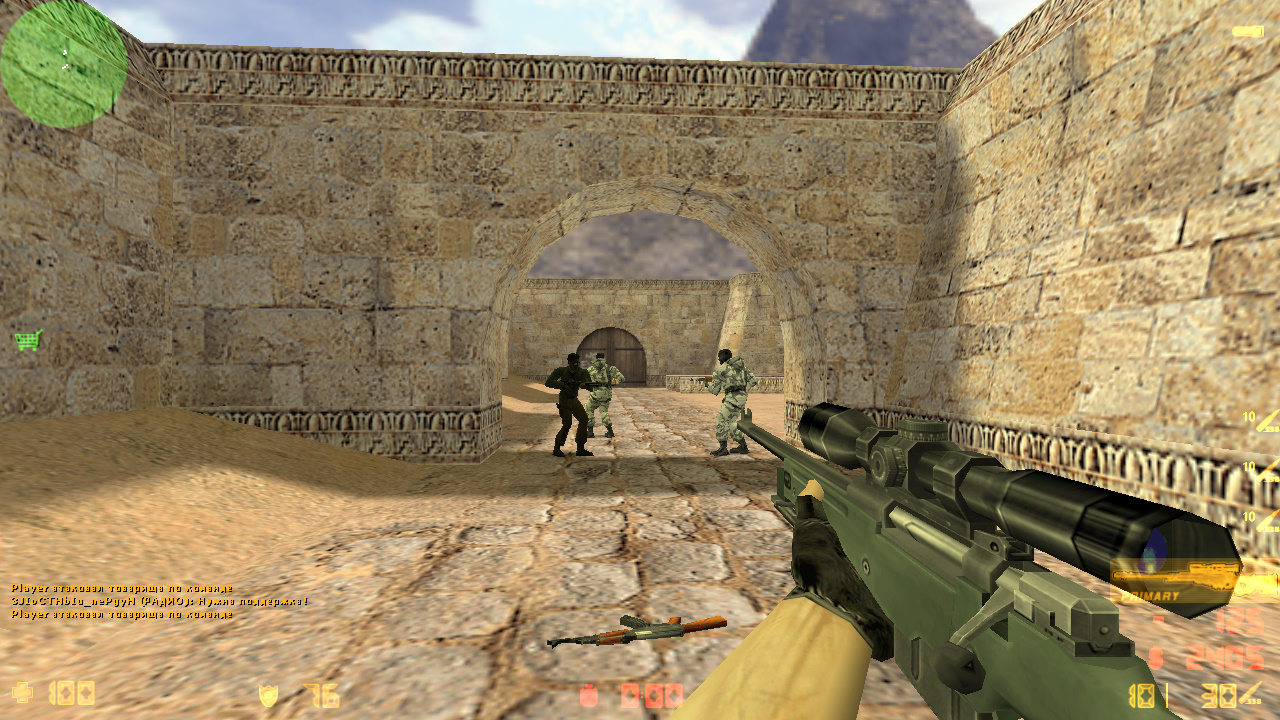Click the red HE grenade icon bottom right
Screen dimensions: 1280x720
pos(589,695)
